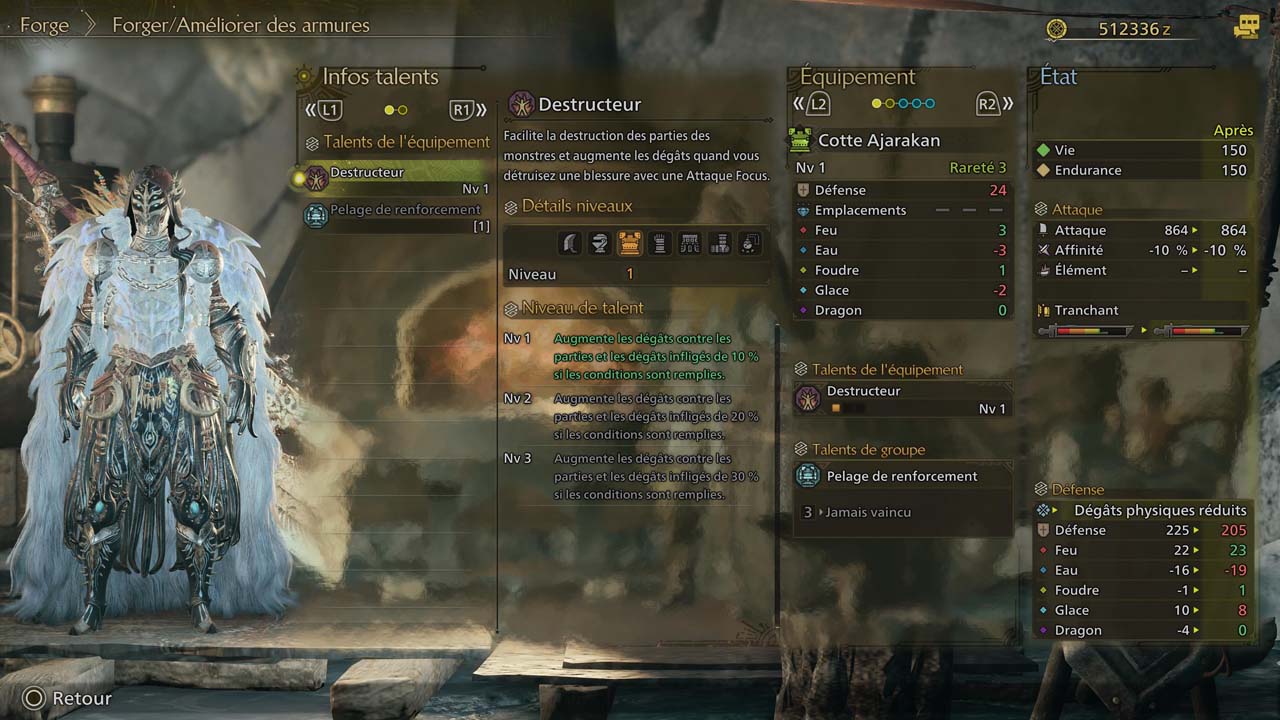1280x720 pixels.
Task: Click the Forge breadcrumb
Action: [44, 26]
